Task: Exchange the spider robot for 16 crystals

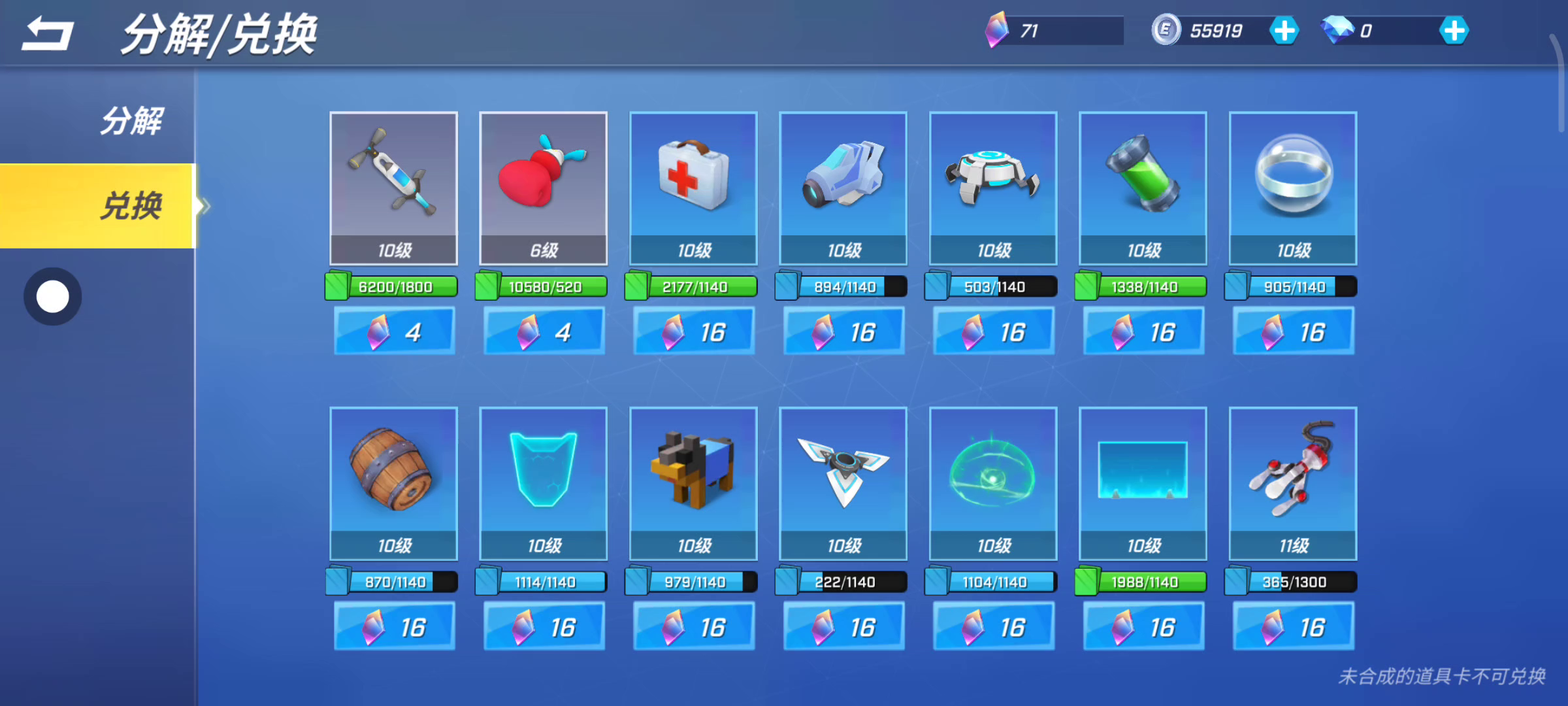Action: click(993, 332)
